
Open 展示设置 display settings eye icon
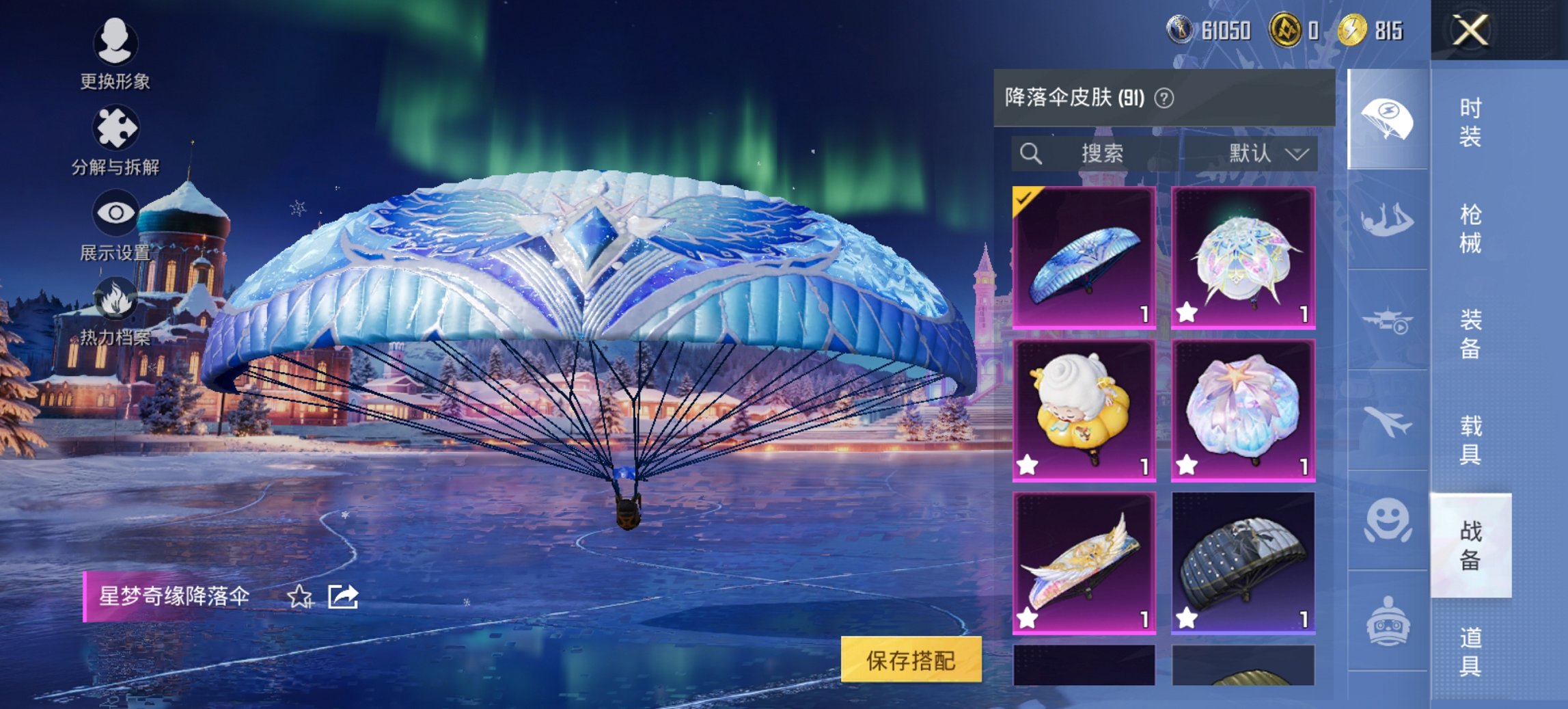(x=115, y=212)
